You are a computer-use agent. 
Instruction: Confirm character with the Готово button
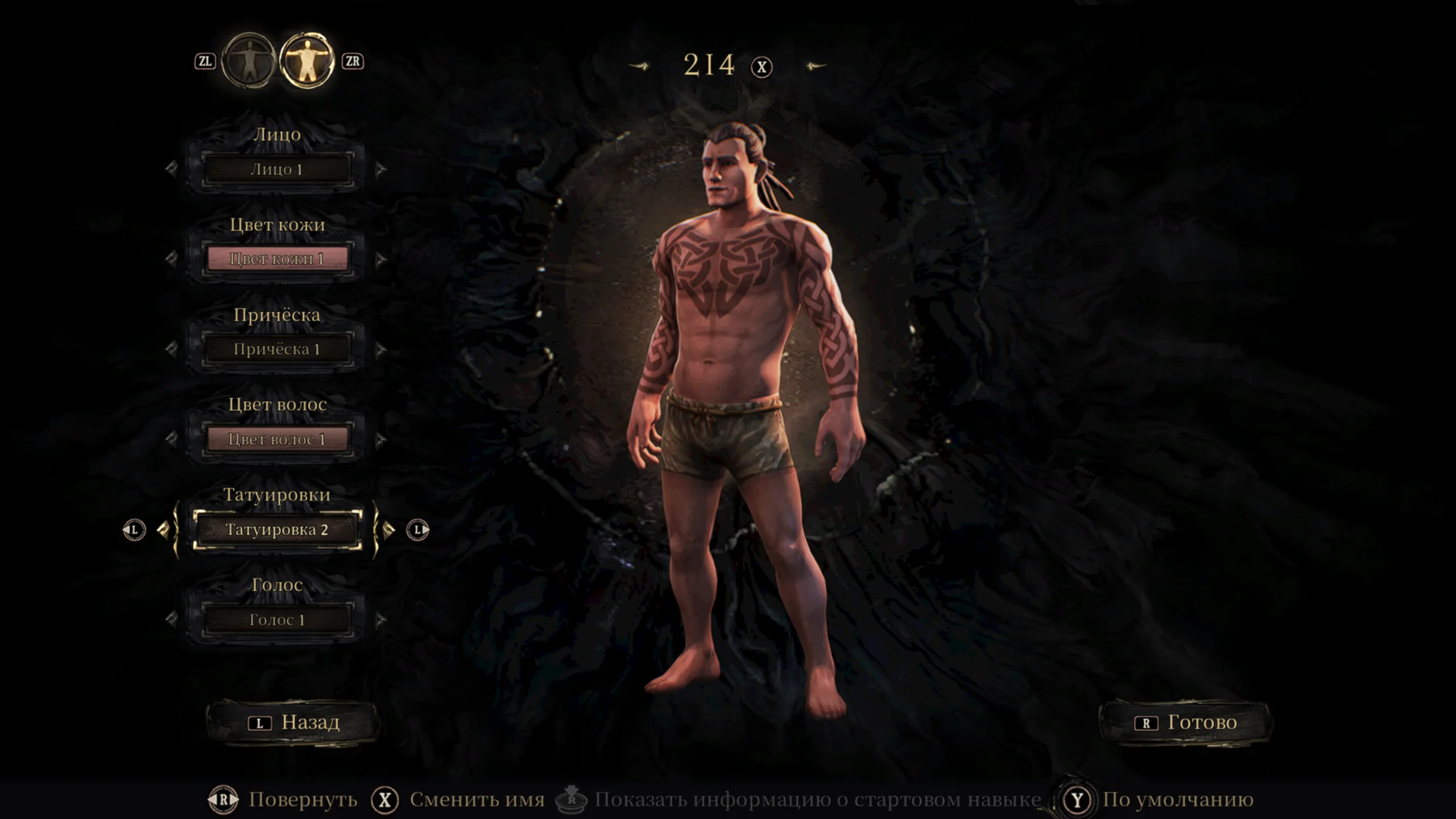click(x=1185, y=722)
